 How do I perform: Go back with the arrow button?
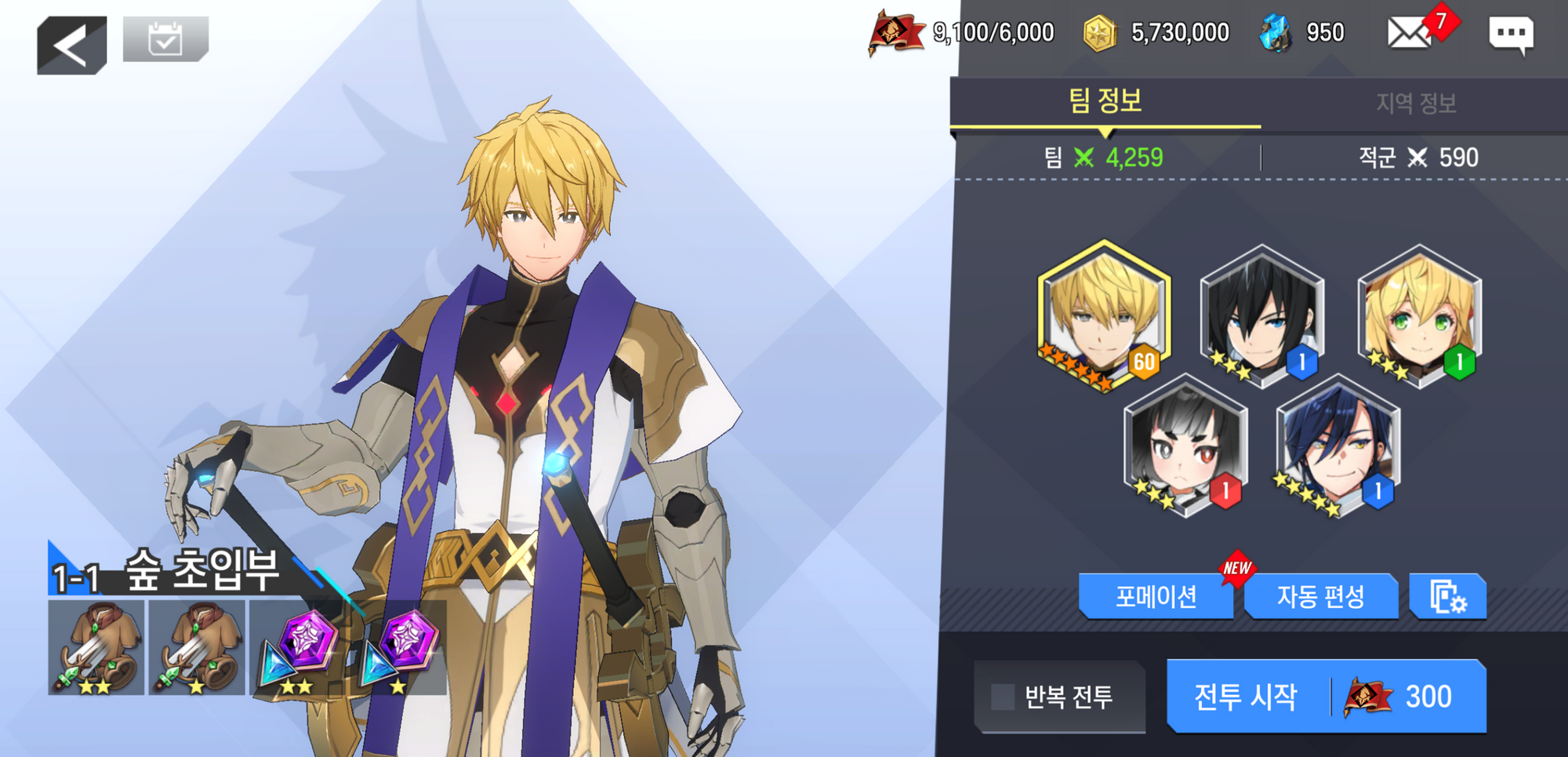71,45
